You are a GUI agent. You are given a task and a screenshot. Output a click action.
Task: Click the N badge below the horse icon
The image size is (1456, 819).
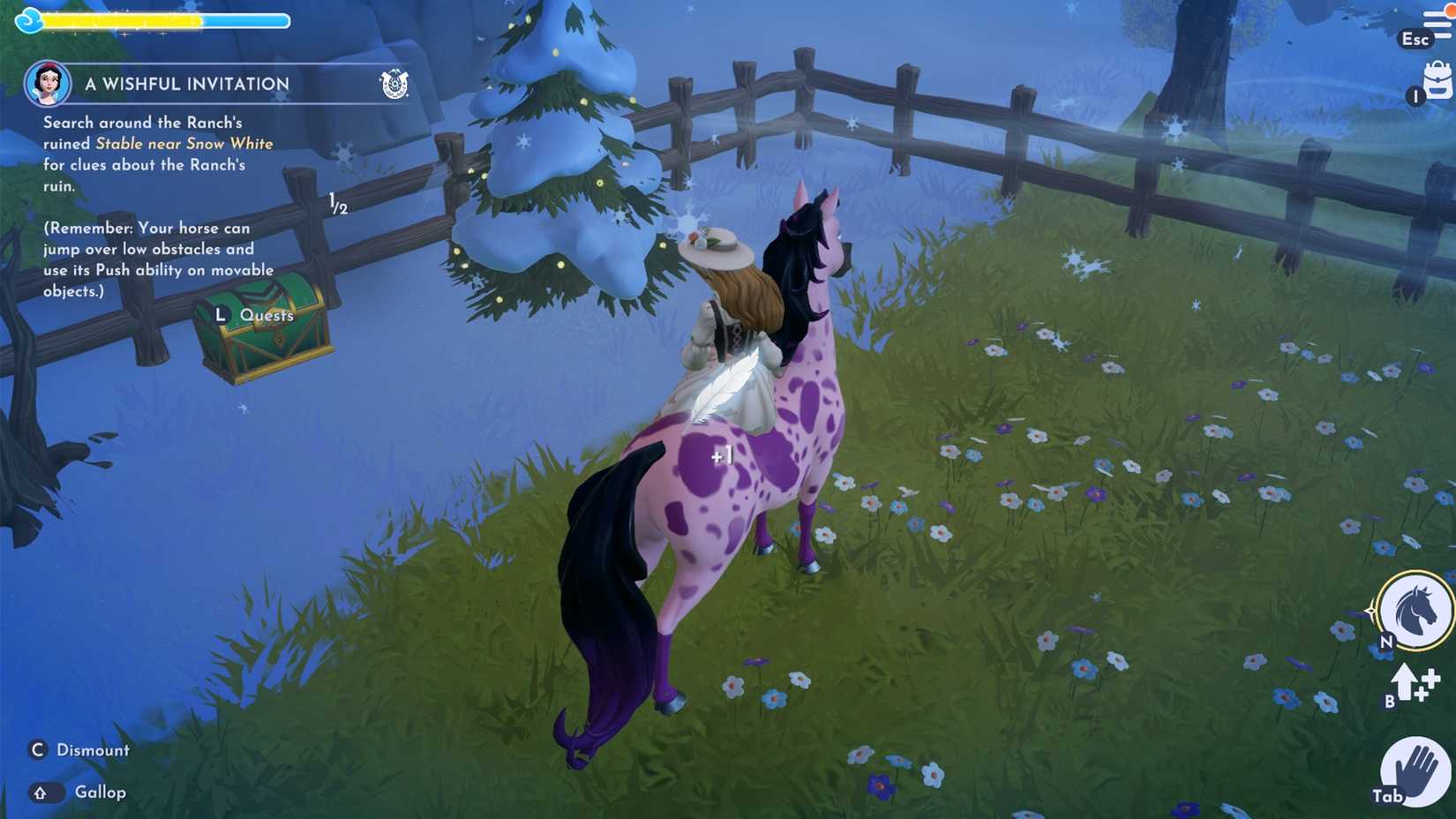pyautogui.click(x=1387, y=640)
